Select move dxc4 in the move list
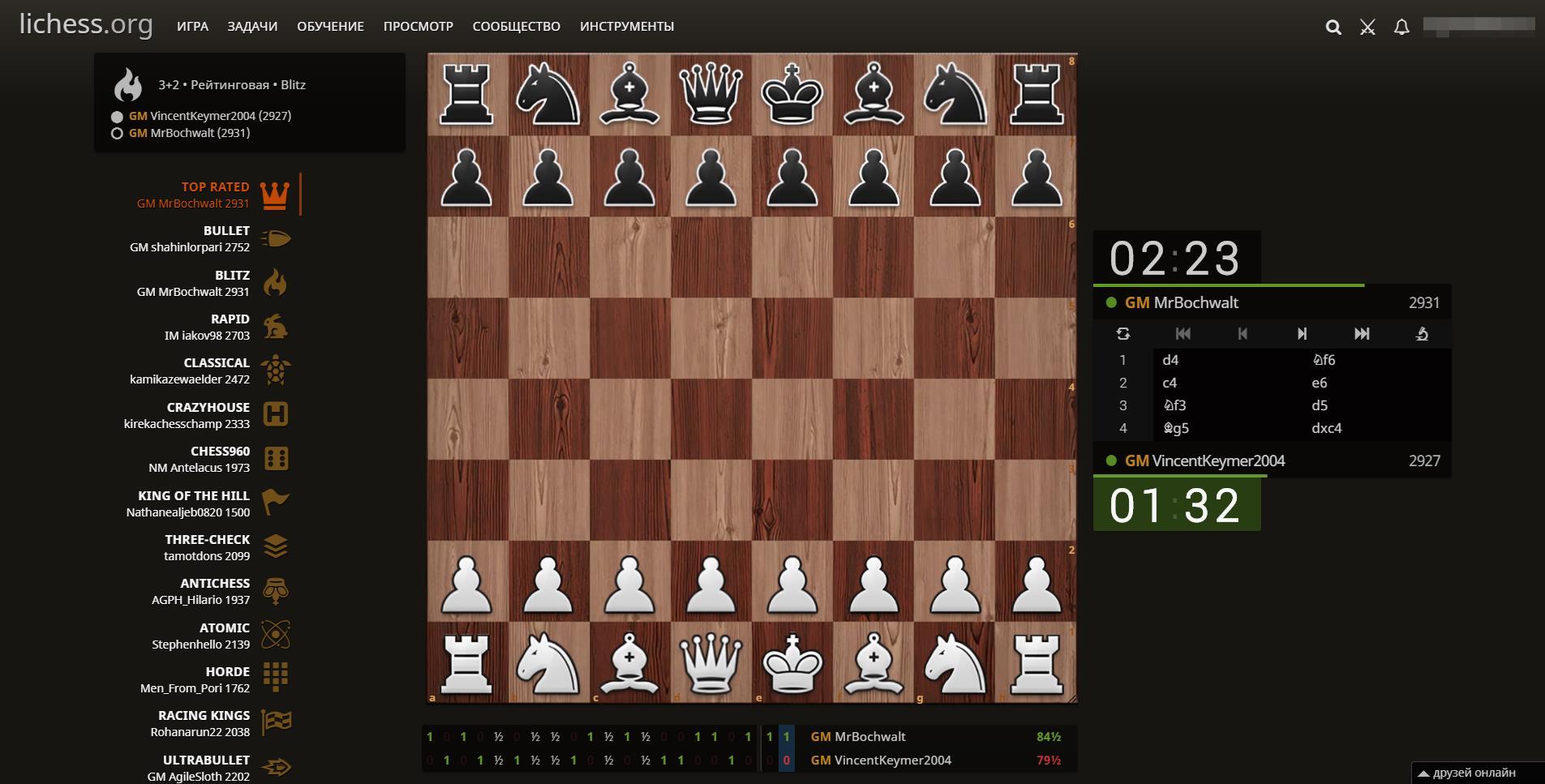The width and height of the screenshot is (1545, 784). click(x=1326, y=428)
